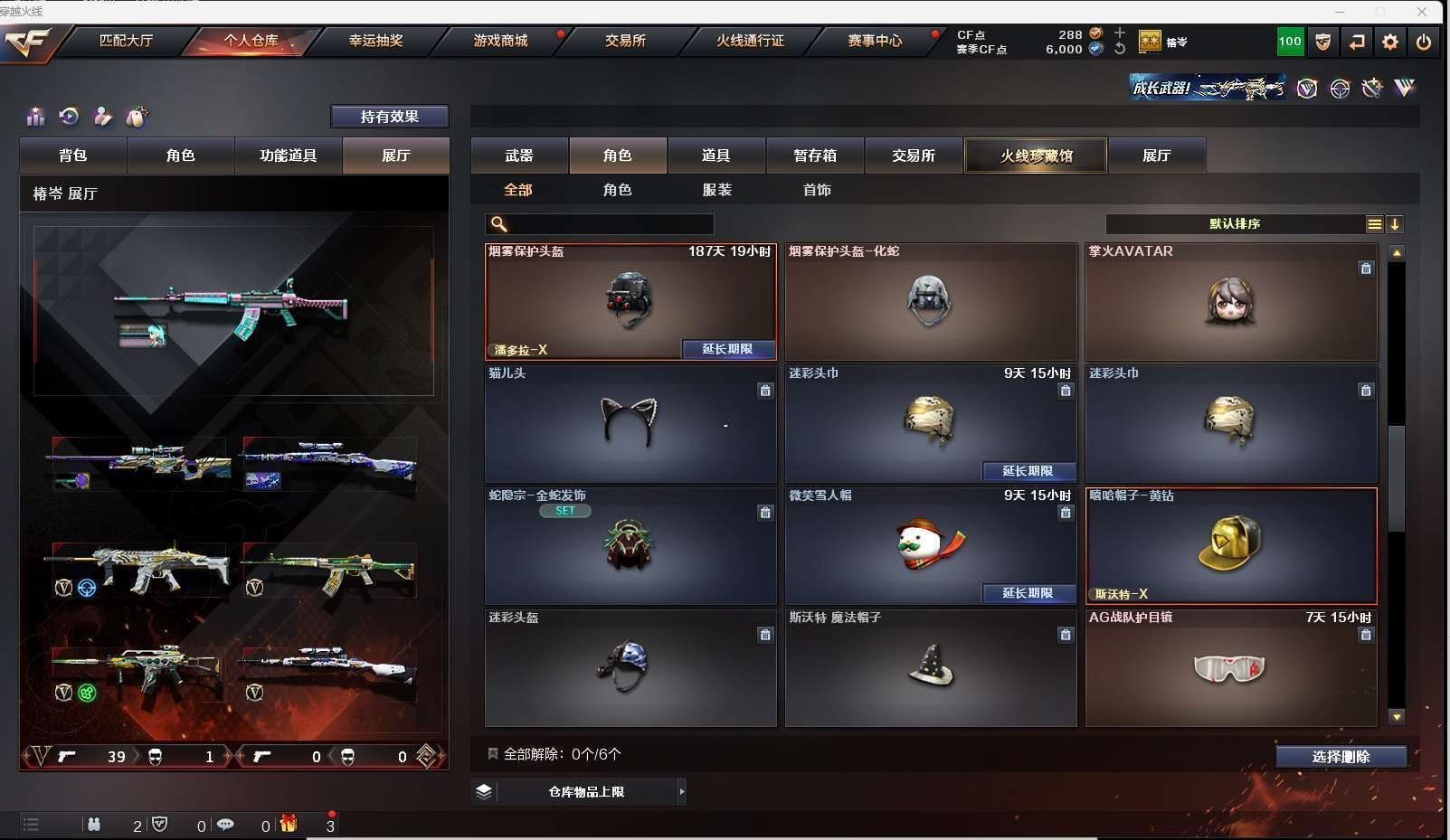1450x840 pixels.
Task: Open the 赛事中心 tournament center
Action: pos(875,41)
